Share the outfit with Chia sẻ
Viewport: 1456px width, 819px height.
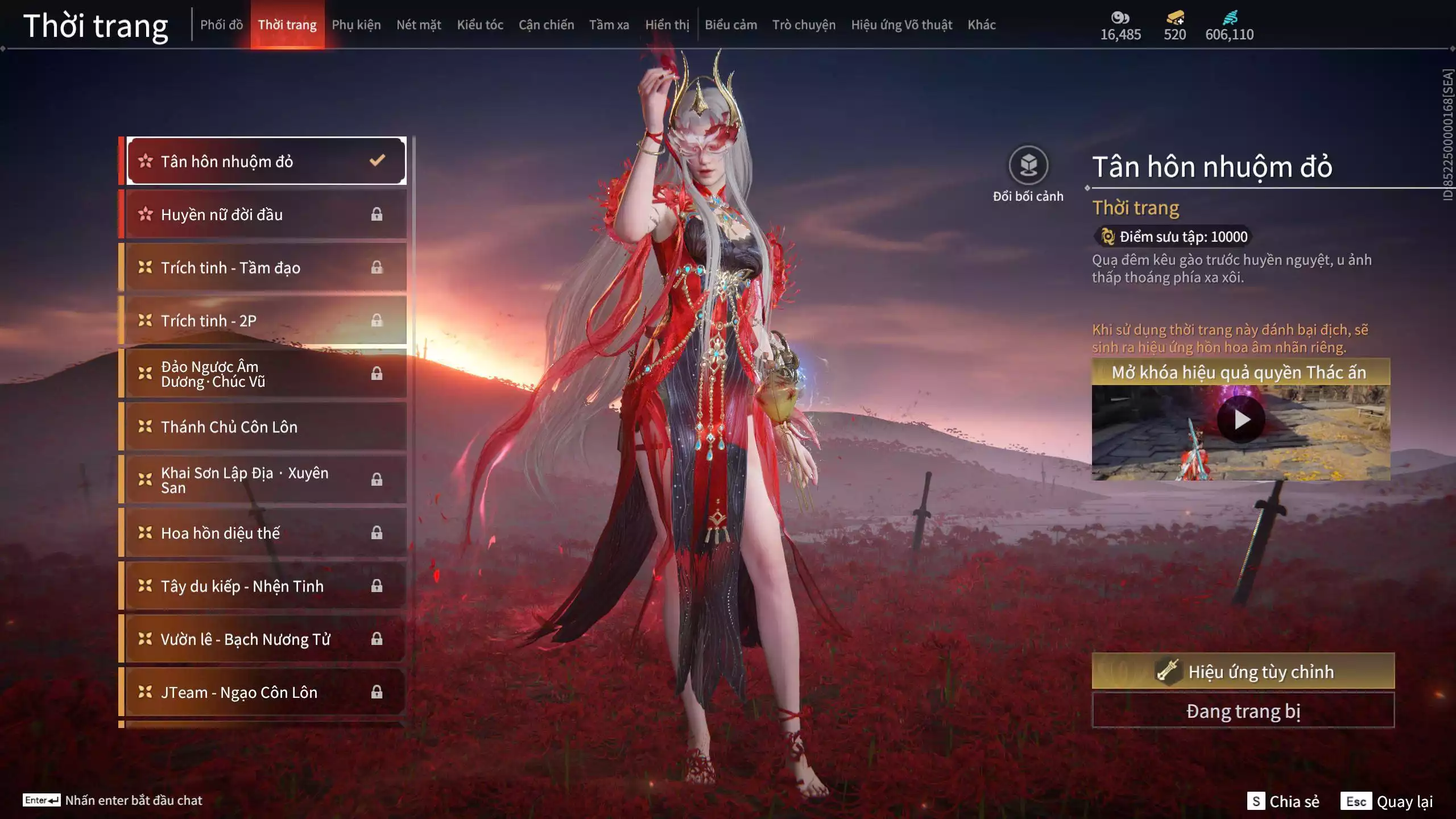click(x=1283, y=801)
